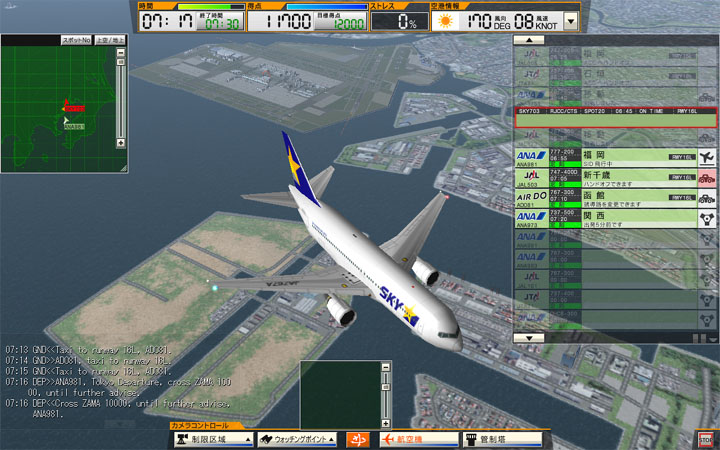Switch the camera to 管制塔 control tower
Viewport: 720px width, 450px height.
click(503, 440)
